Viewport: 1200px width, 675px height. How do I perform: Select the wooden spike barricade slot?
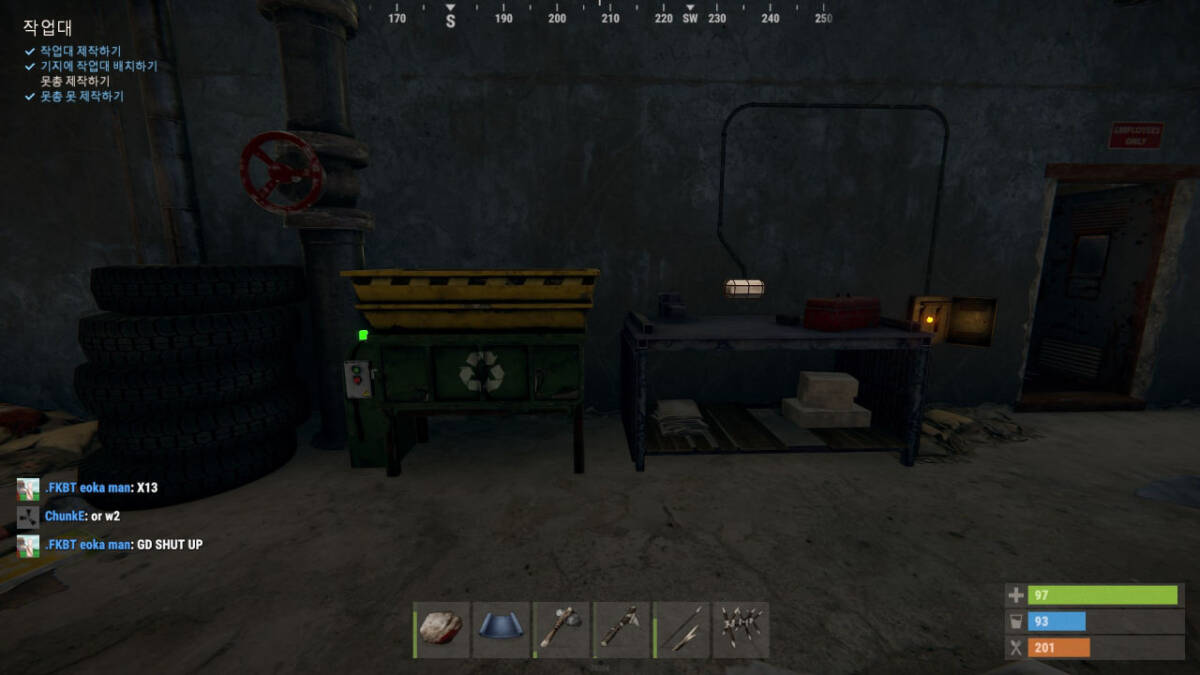[741, 629]
